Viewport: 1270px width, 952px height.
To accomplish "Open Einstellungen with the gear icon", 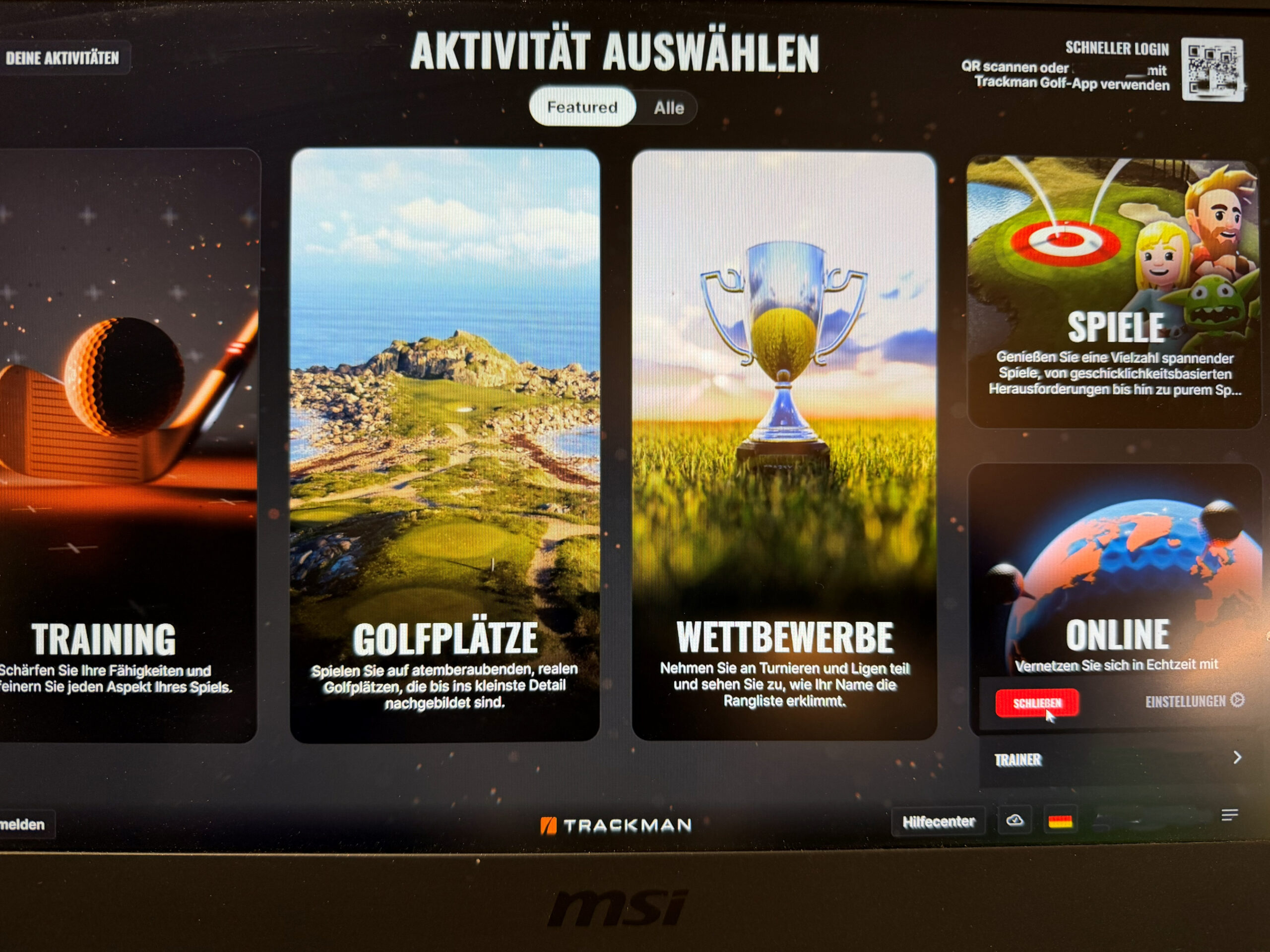I will pos(1194,701).
